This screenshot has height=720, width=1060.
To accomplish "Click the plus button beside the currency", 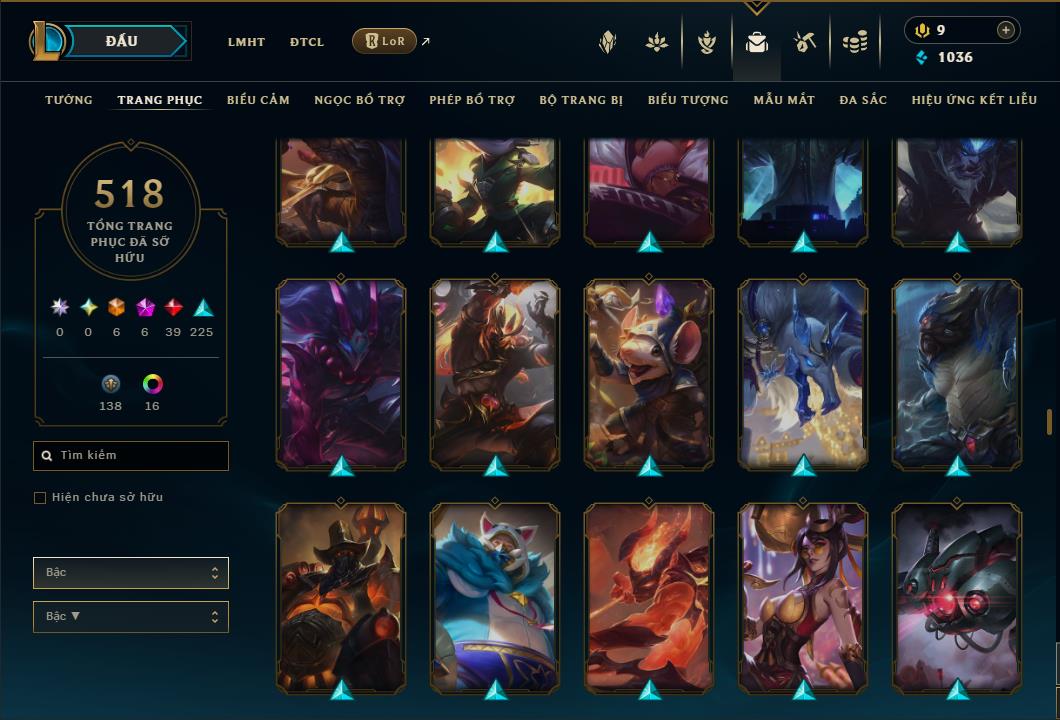I will (x=1005, y=30).
